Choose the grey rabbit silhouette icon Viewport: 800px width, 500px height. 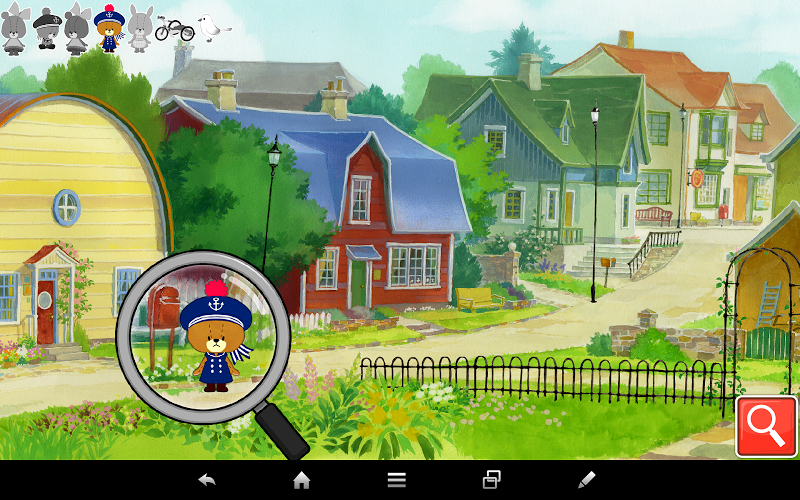(139, 28)
